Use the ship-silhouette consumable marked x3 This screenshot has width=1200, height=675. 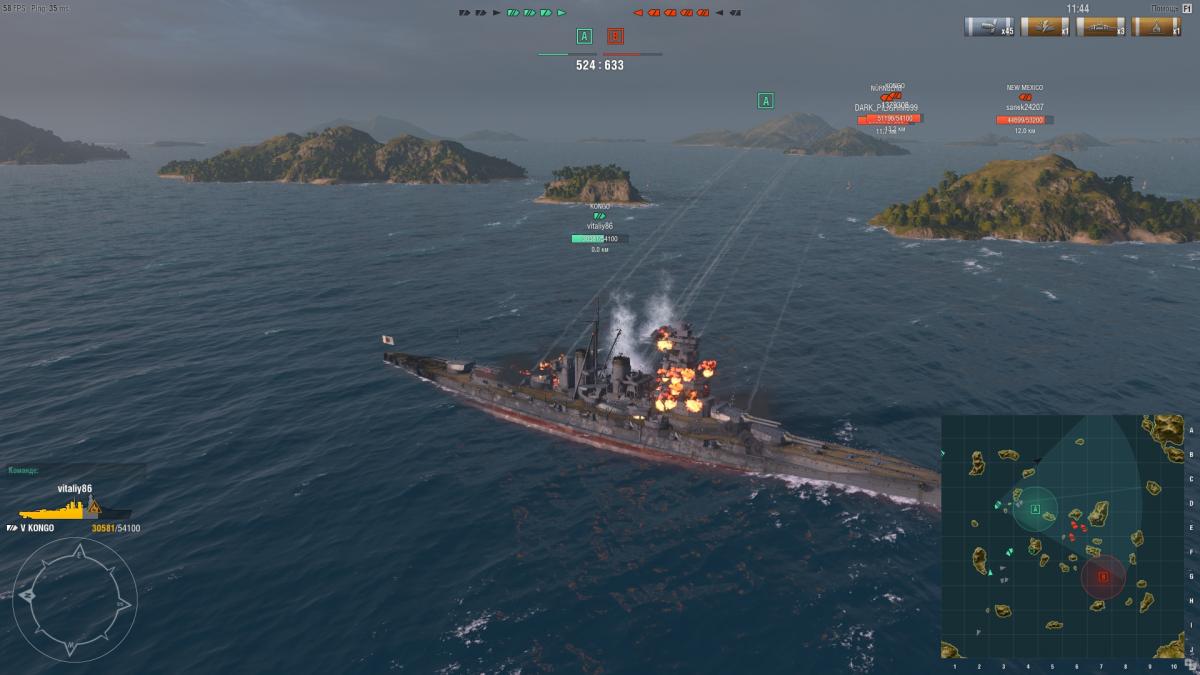point(1100,26)
